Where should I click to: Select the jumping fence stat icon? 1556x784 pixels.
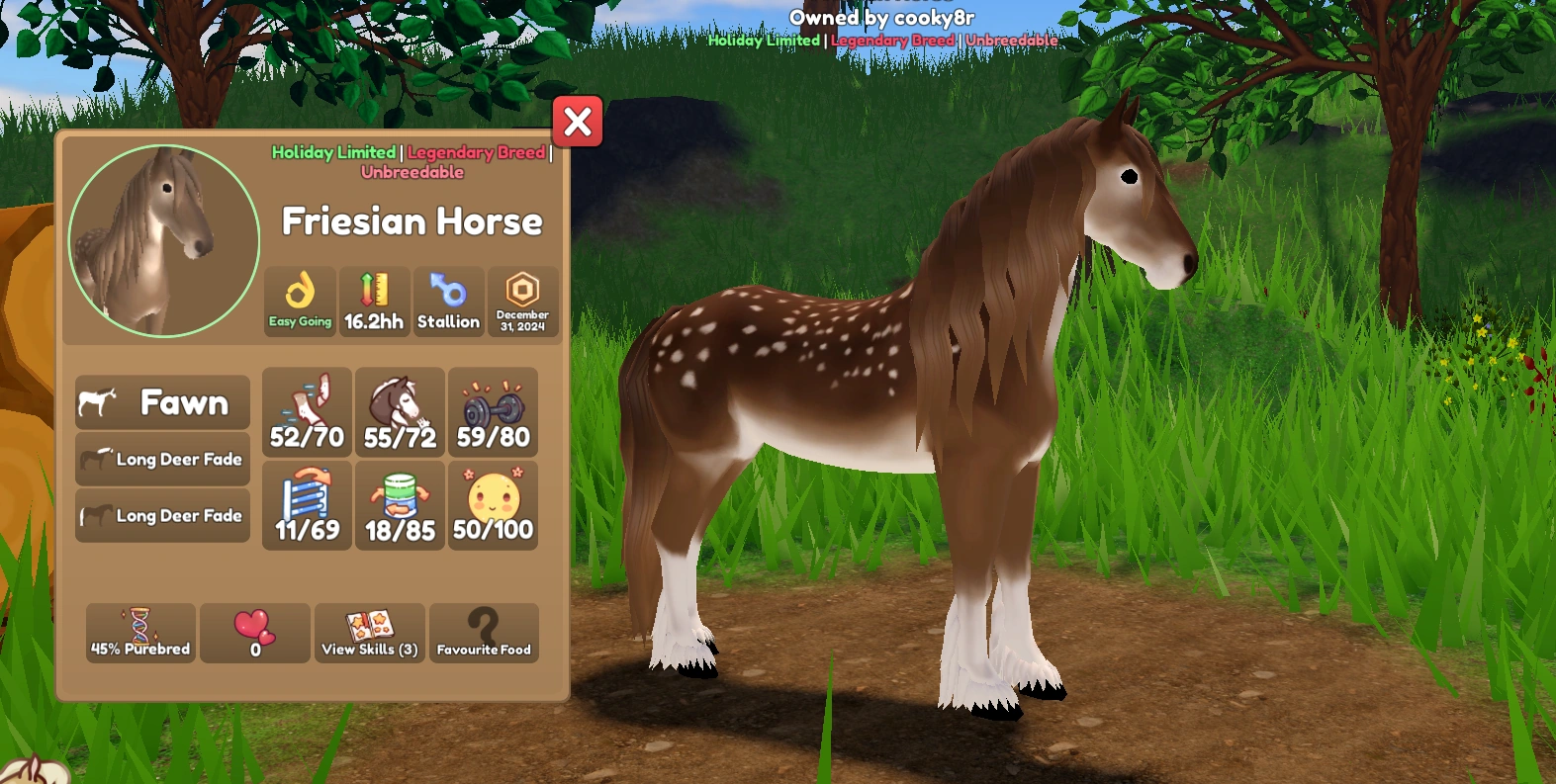click(x=307, y=505)
